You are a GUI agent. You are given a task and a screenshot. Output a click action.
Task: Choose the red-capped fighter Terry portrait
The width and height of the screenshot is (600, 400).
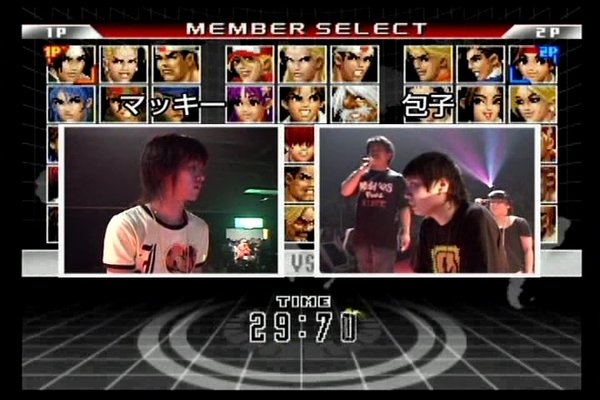[x=250, y=63]
